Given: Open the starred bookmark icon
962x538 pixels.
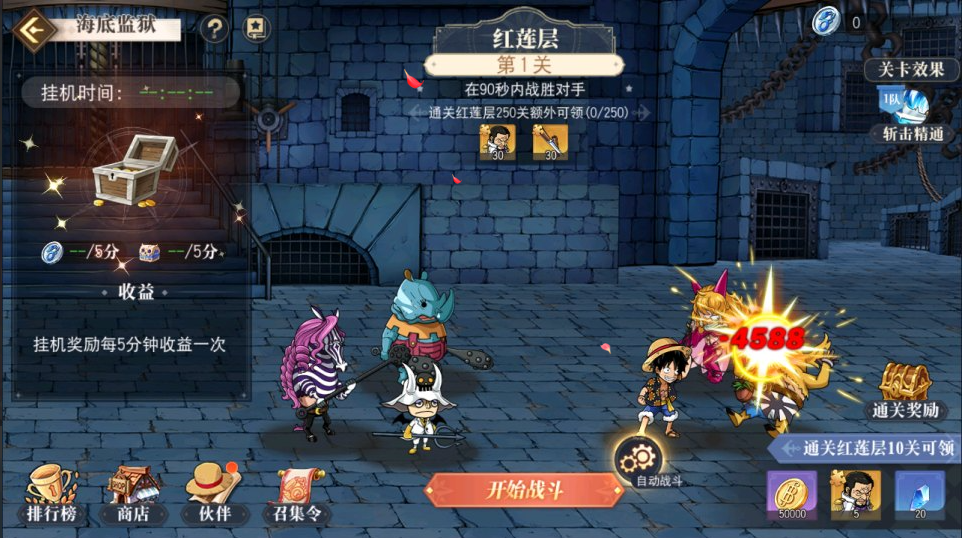Looking at the screenshot, I should click(x=257, y=29).
